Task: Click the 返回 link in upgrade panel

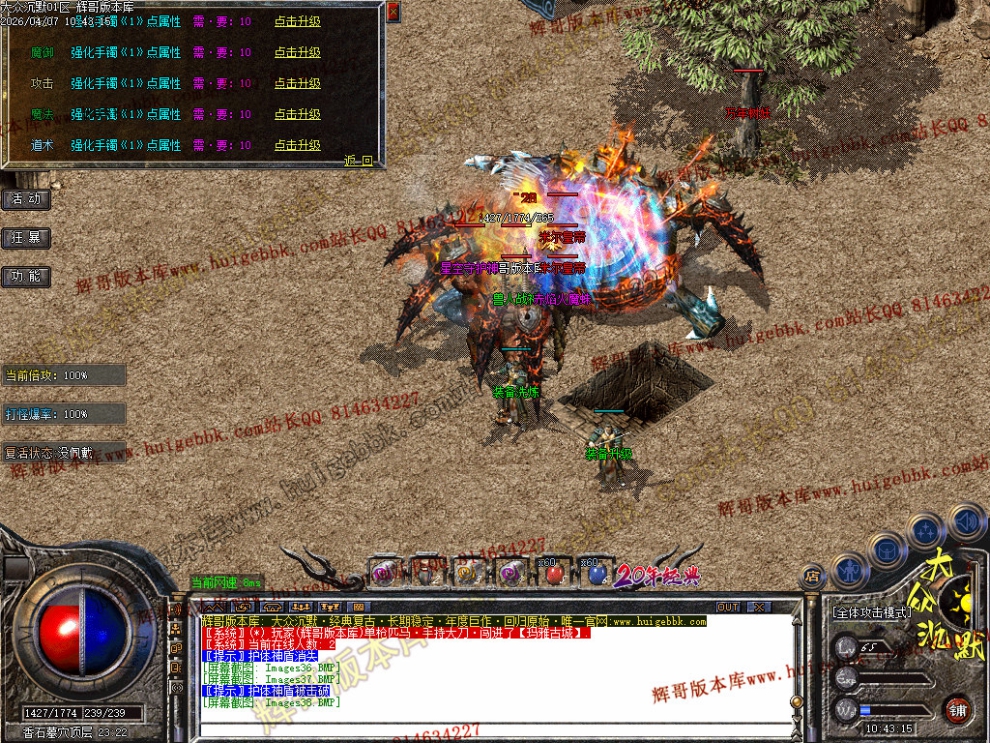Action: [x=358, y=160]
